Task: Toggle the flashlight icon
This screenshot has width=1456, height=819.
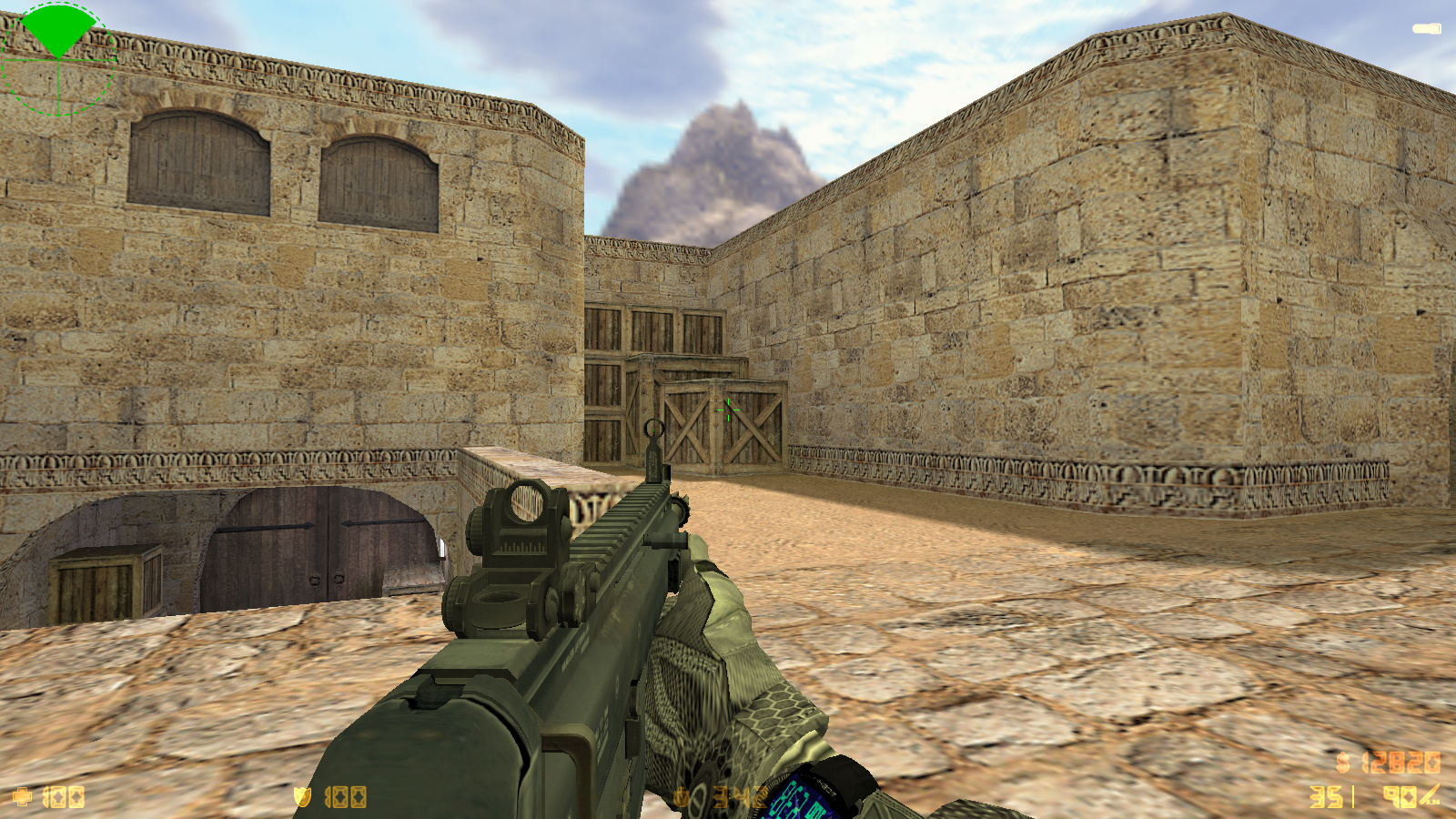Action: coord(1426,29)
